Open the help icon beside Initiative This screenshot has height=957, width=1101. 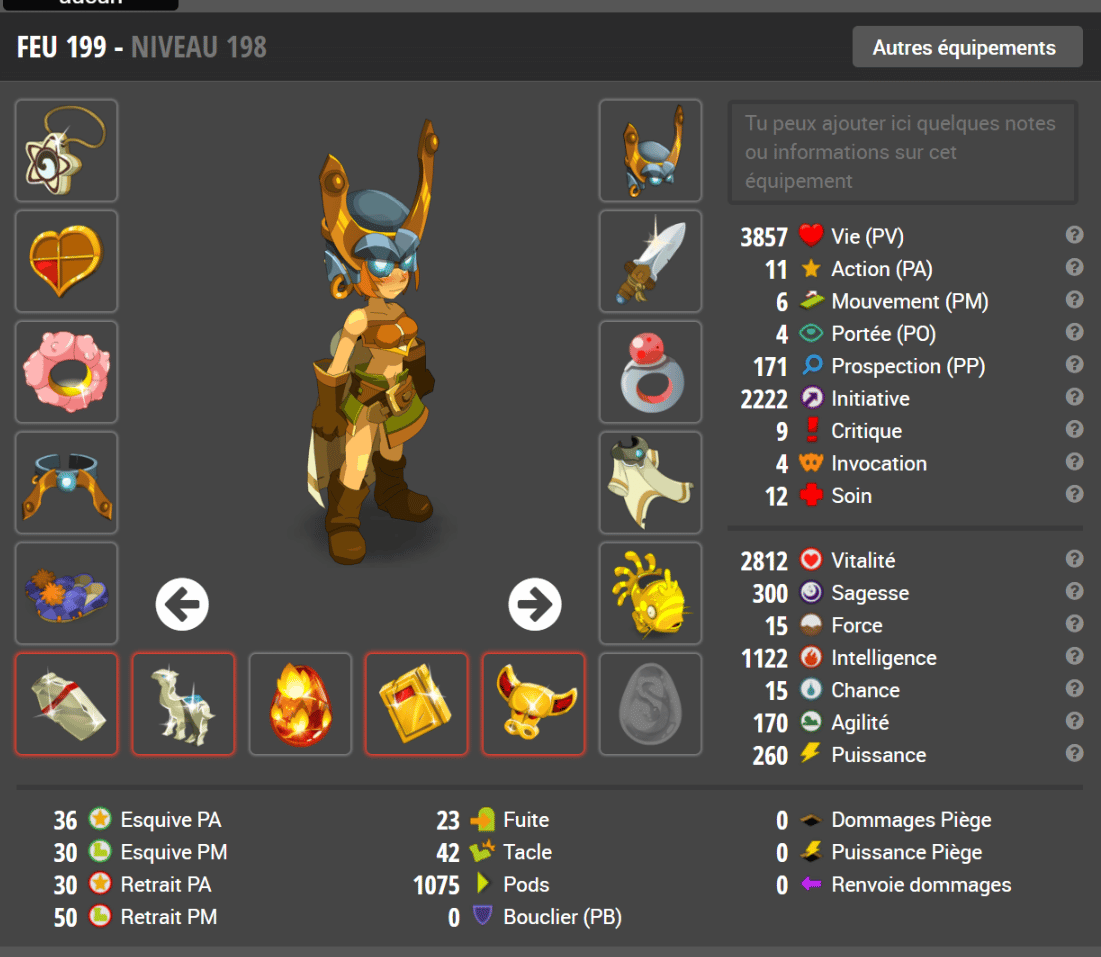(1075, 397)
